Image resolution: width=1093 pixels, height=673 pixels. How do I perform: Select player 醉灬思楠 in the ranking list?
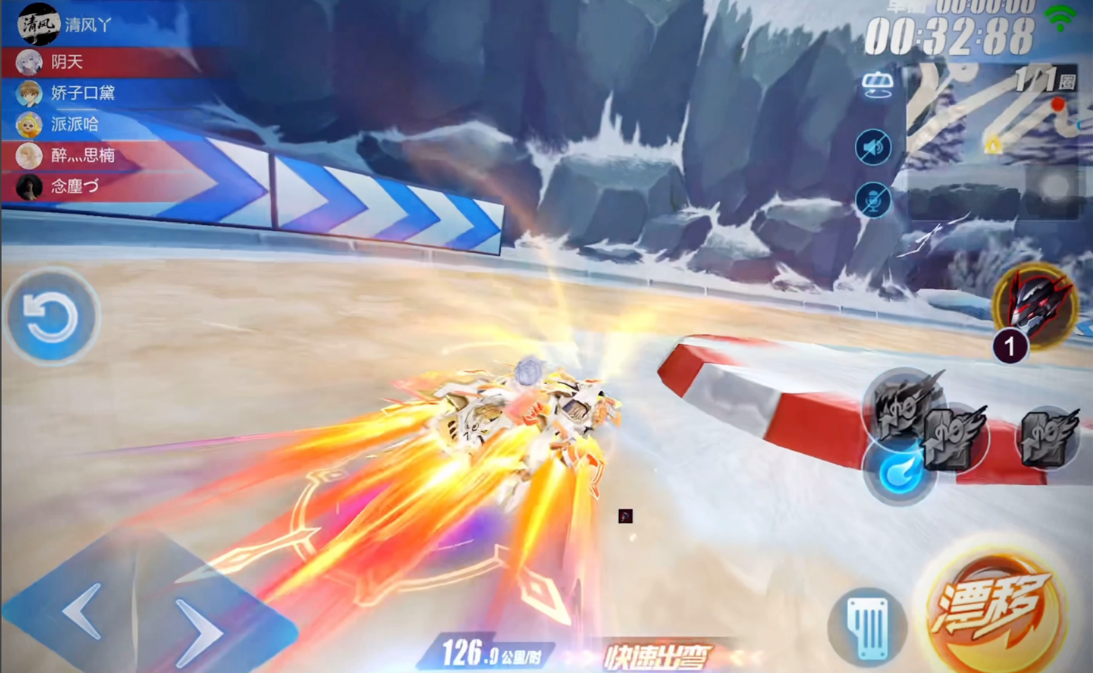83,155
